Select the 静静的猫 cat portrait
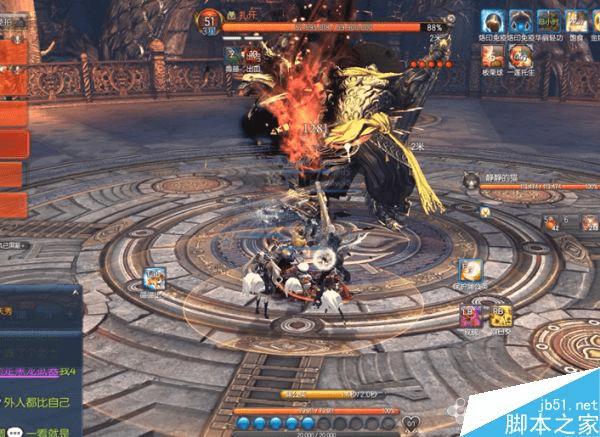The width and height of the screenshot is (600, 437). [469, 181]
